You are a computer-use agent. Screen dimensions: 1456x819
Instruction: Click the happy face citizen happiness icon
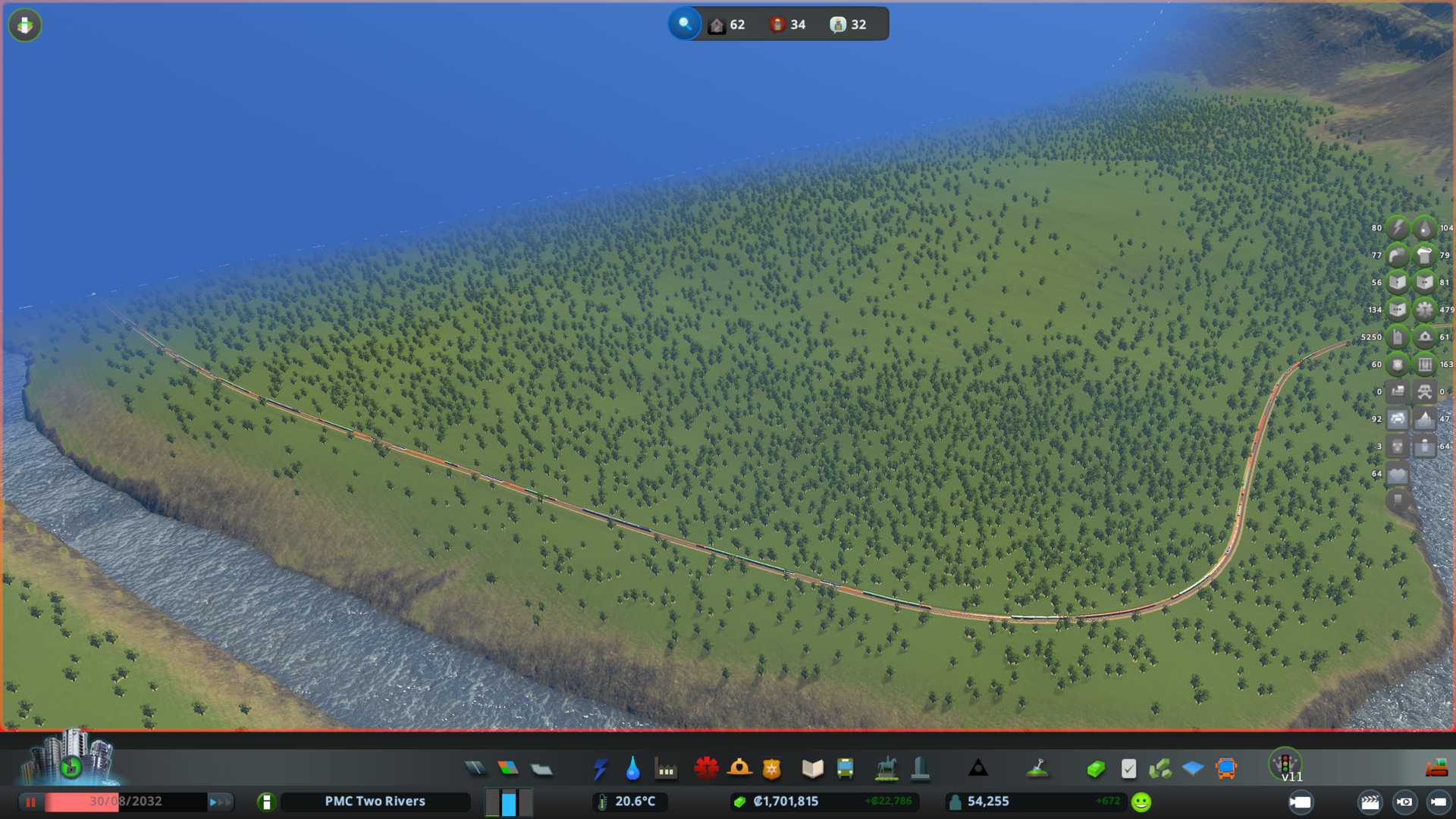point(1141,802)
